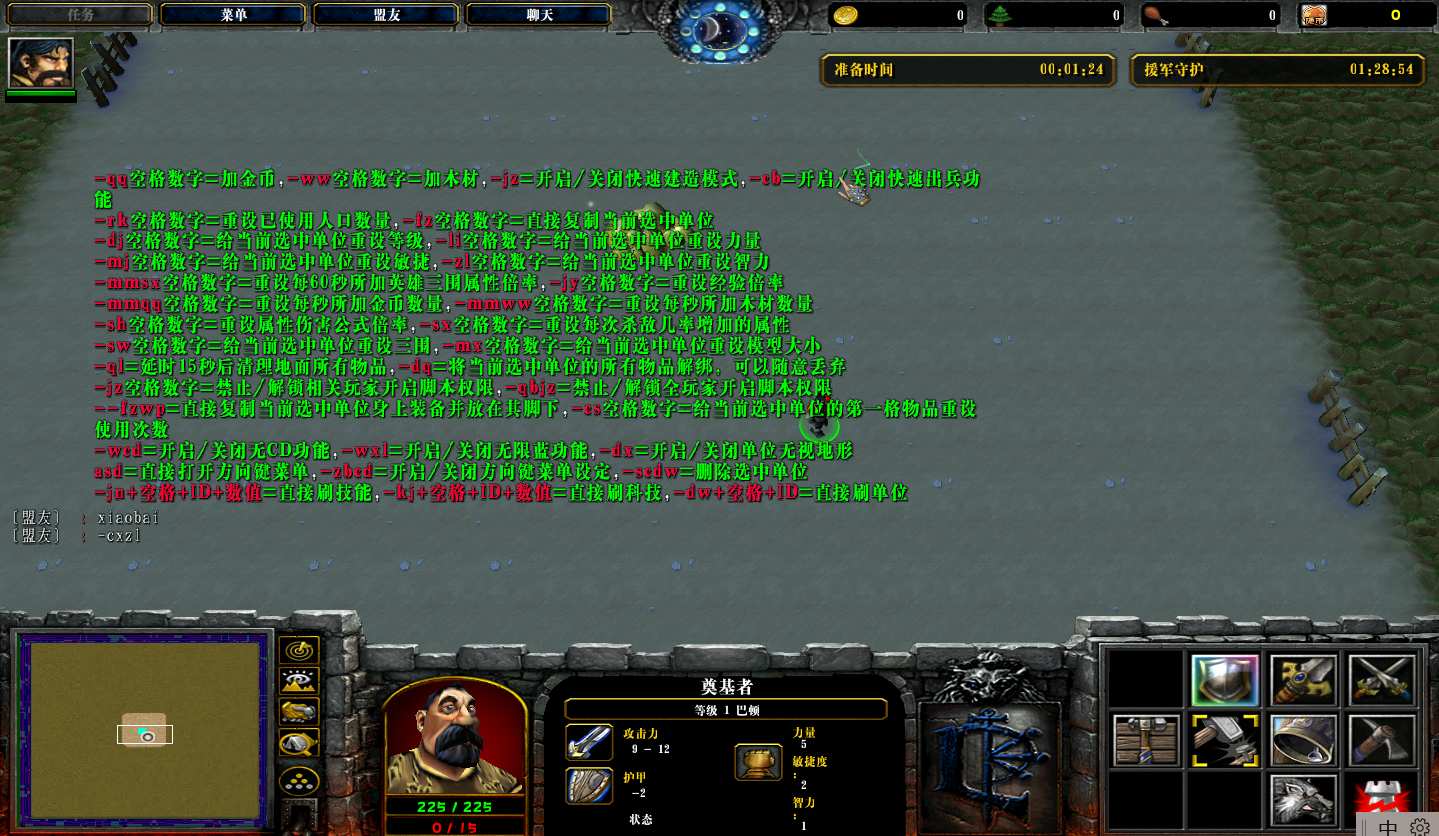Activate the minimap signal ping button

[299, 651]
